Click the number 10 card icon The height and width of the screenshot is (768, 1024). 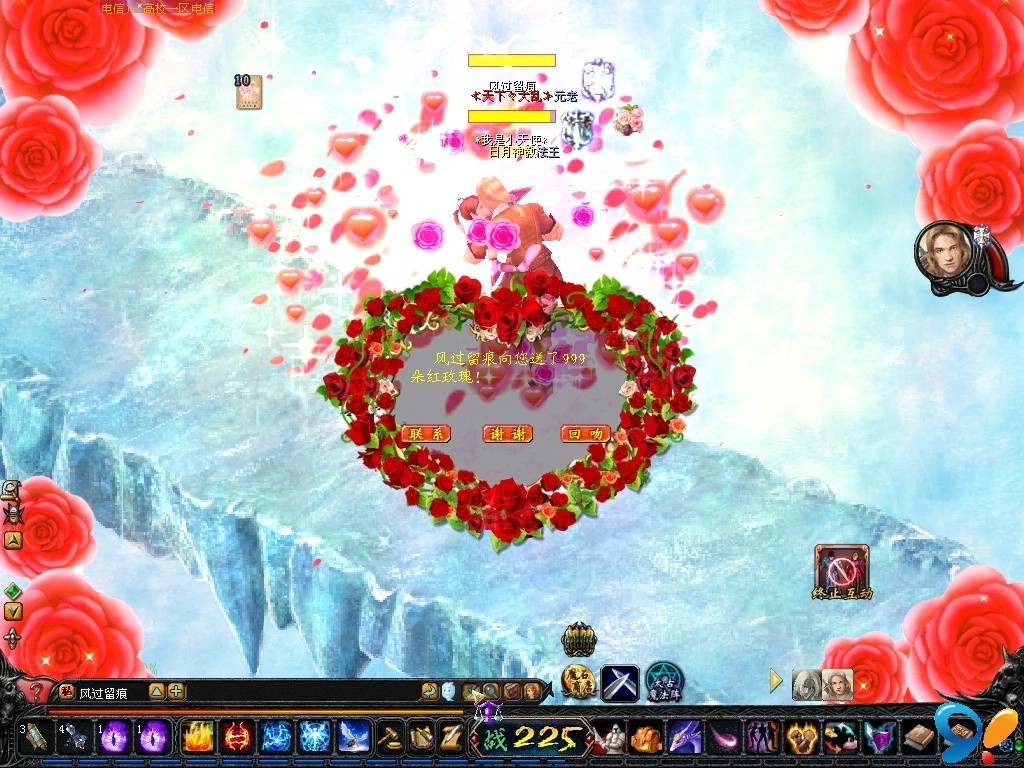click(247, 91)
